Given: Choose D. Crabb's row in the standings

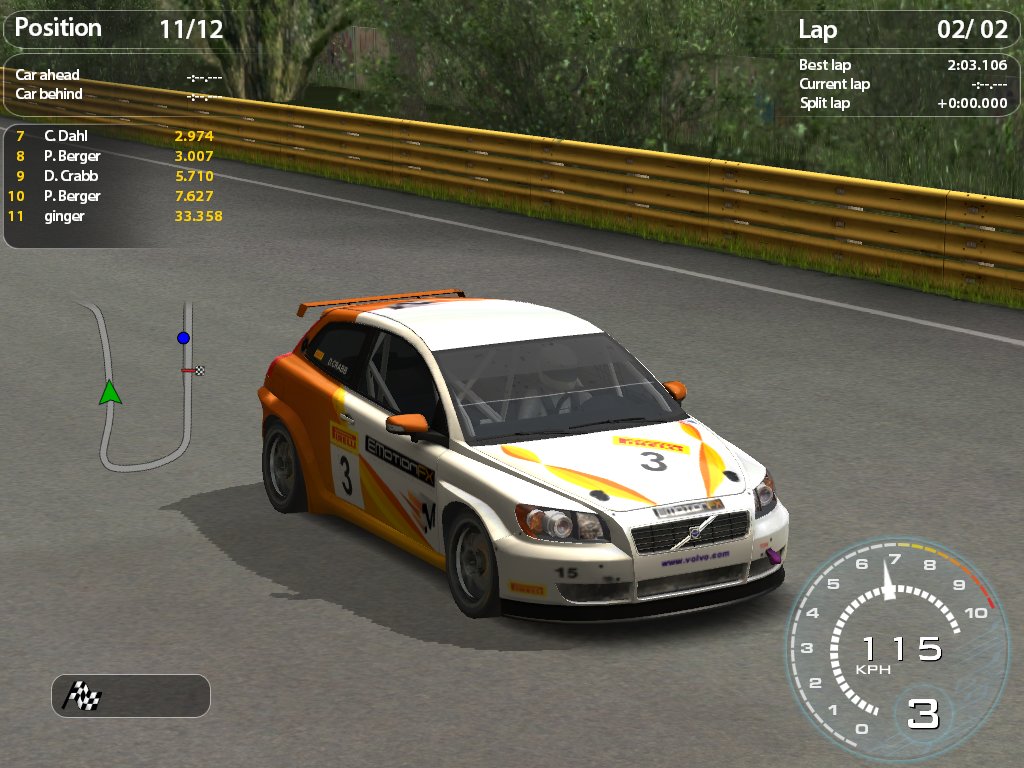Looking at the screenshot, I should coord(113,176).
